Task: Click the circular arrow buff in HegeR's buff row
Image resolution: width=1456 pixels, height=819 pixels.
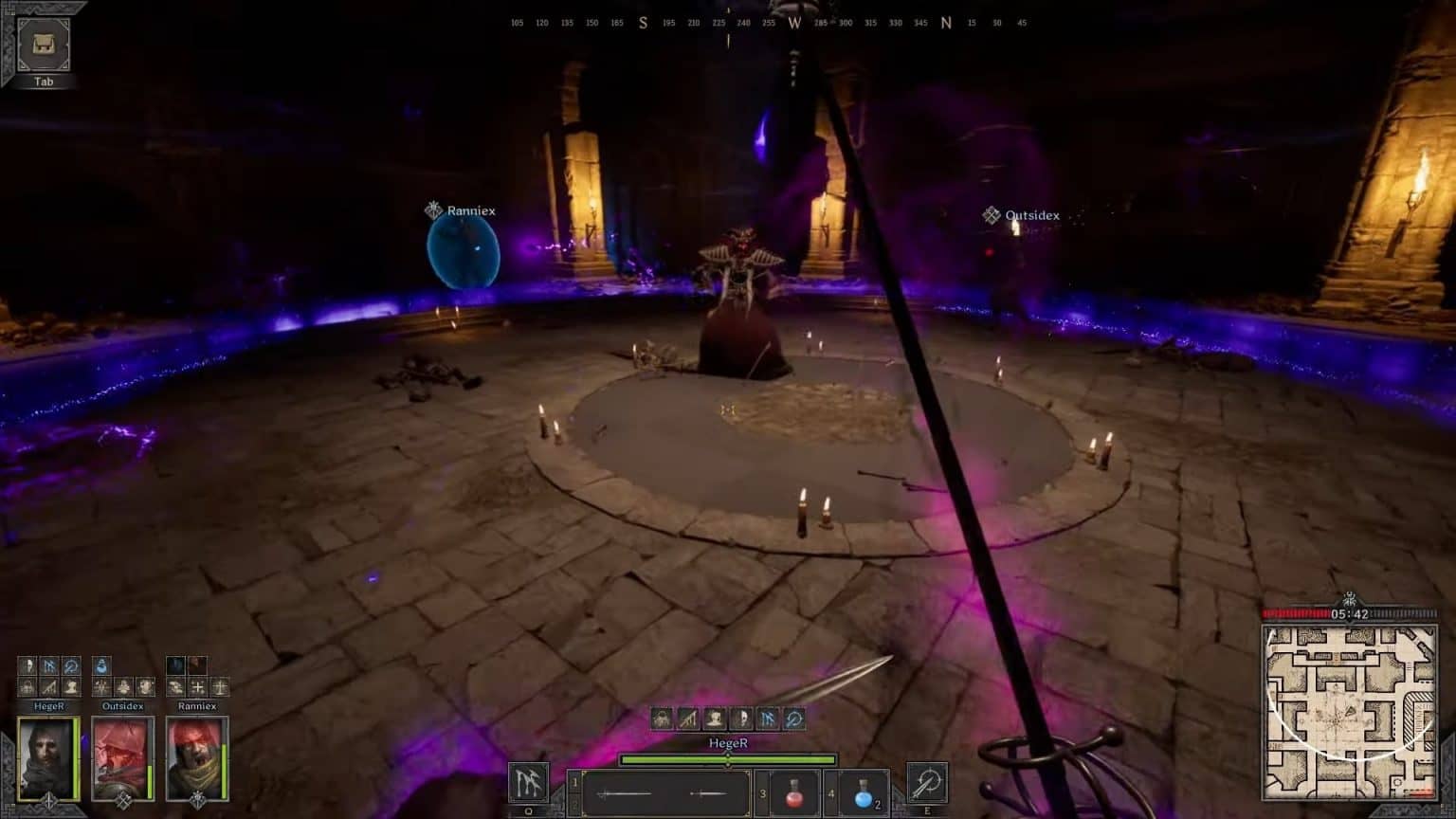Action: pyautogui.click(x=71, y=665)
